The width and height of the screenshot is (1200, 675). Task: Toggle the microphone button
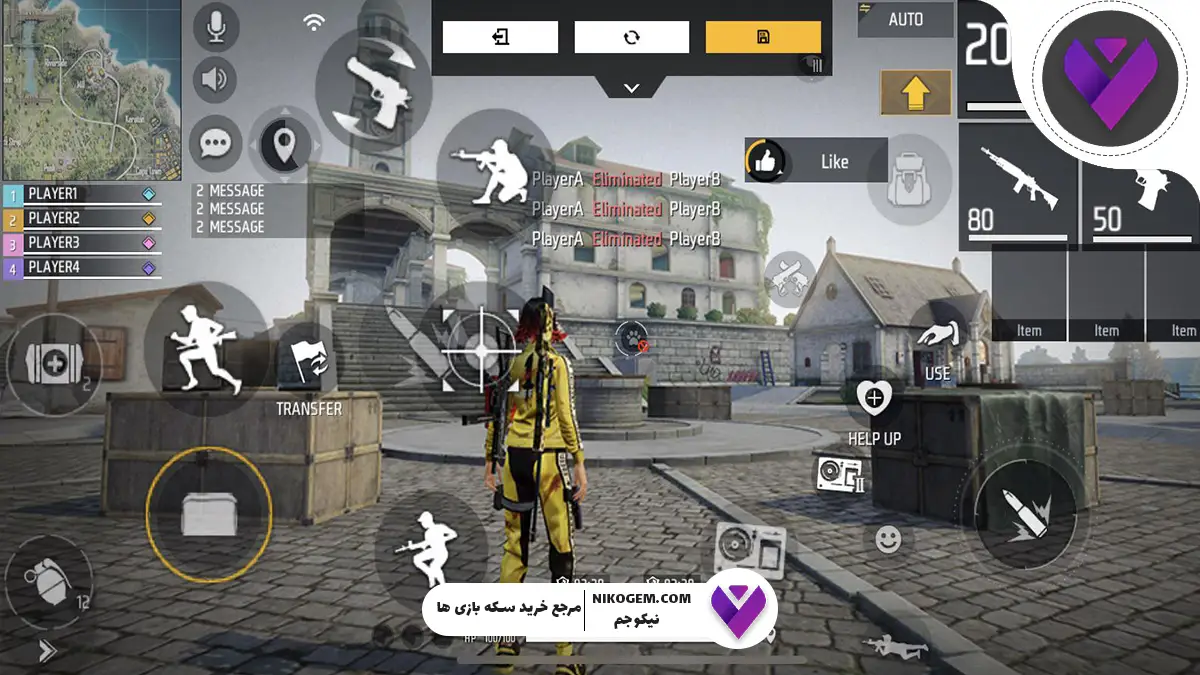pos(215,28)
